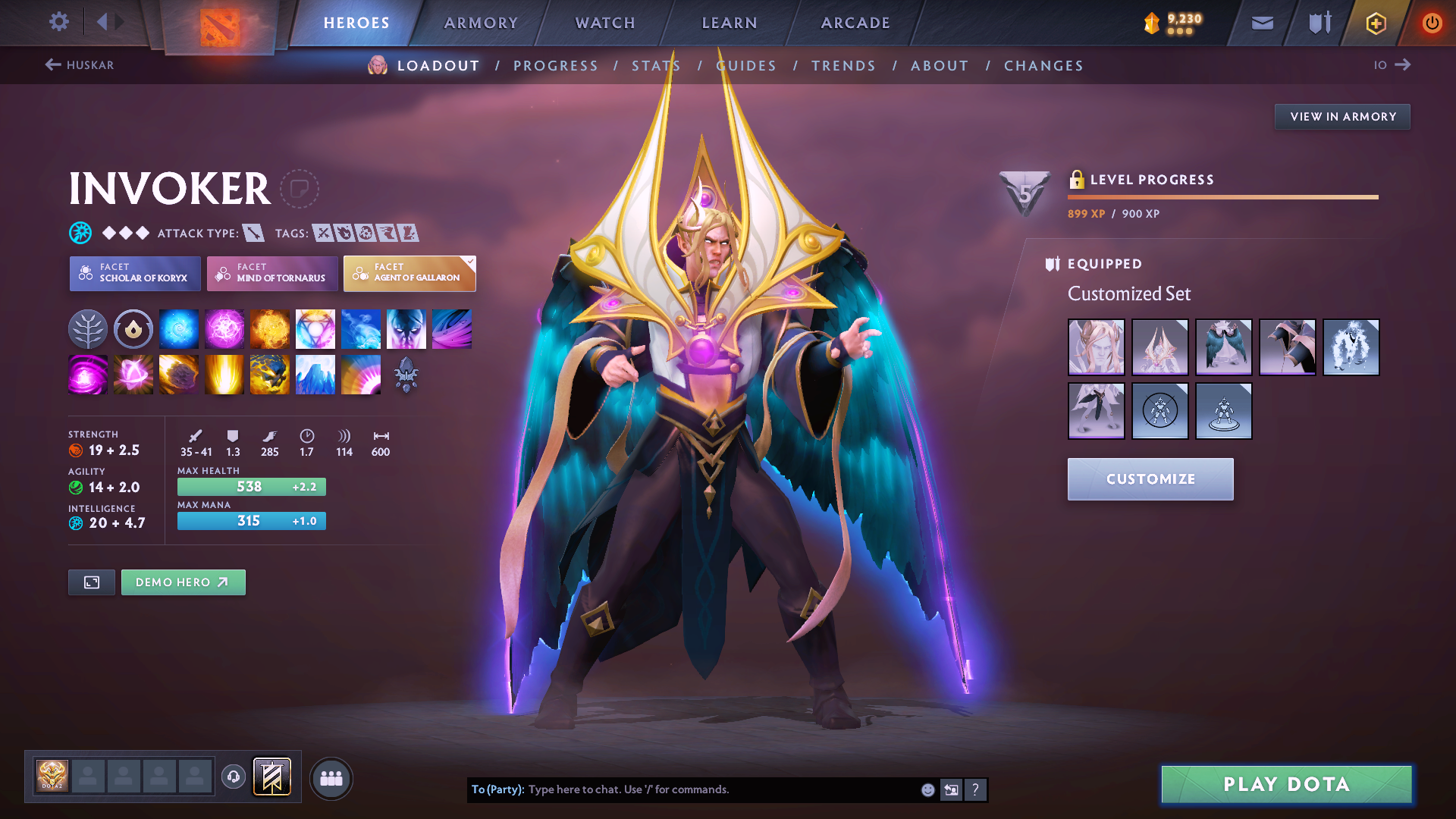This screenshot has width=1456, height=819.
Task: Select the Sun Strike spell icon
Action: 224,374
